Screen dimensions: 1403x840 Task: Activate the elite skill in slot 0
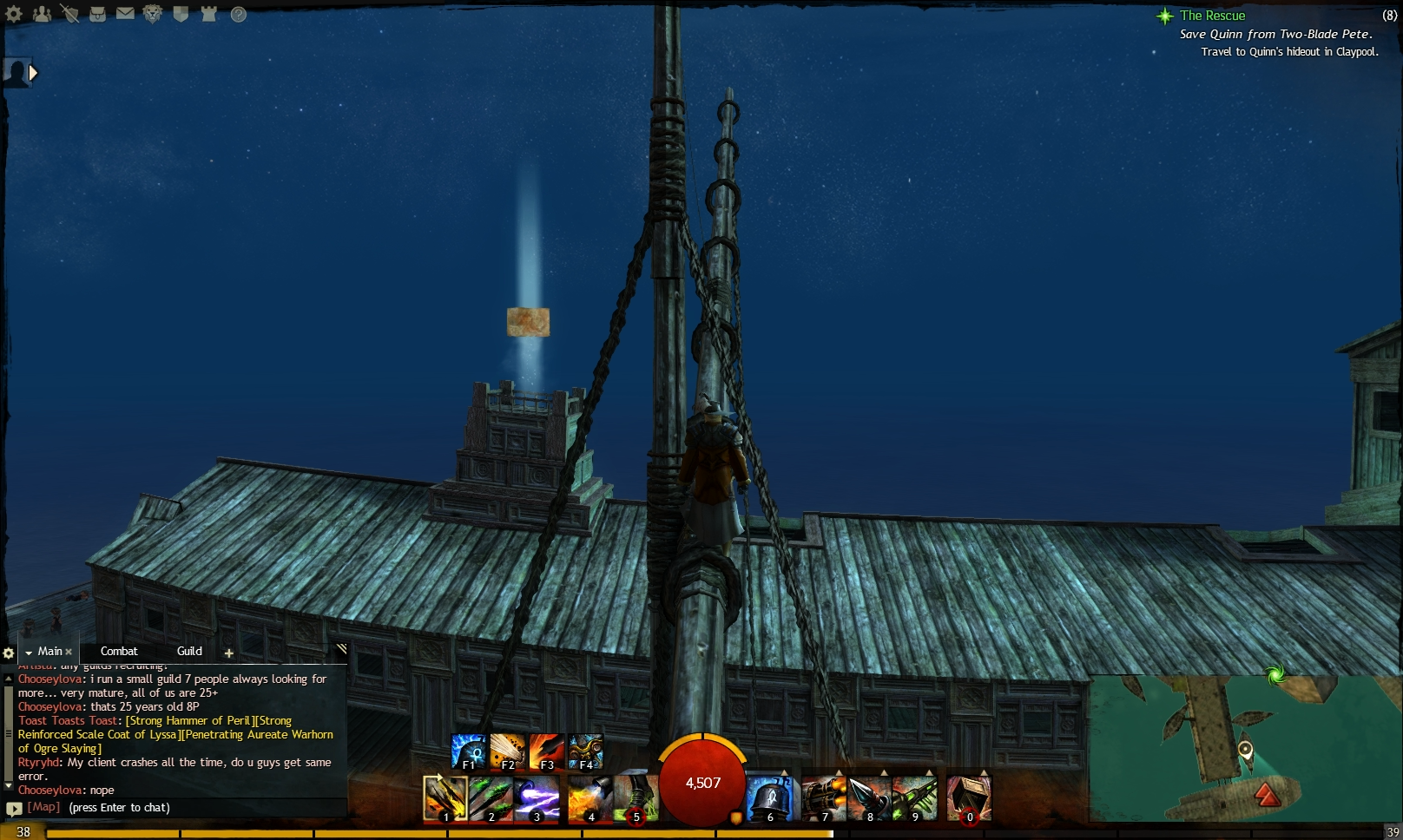click(x=968, y=797)
